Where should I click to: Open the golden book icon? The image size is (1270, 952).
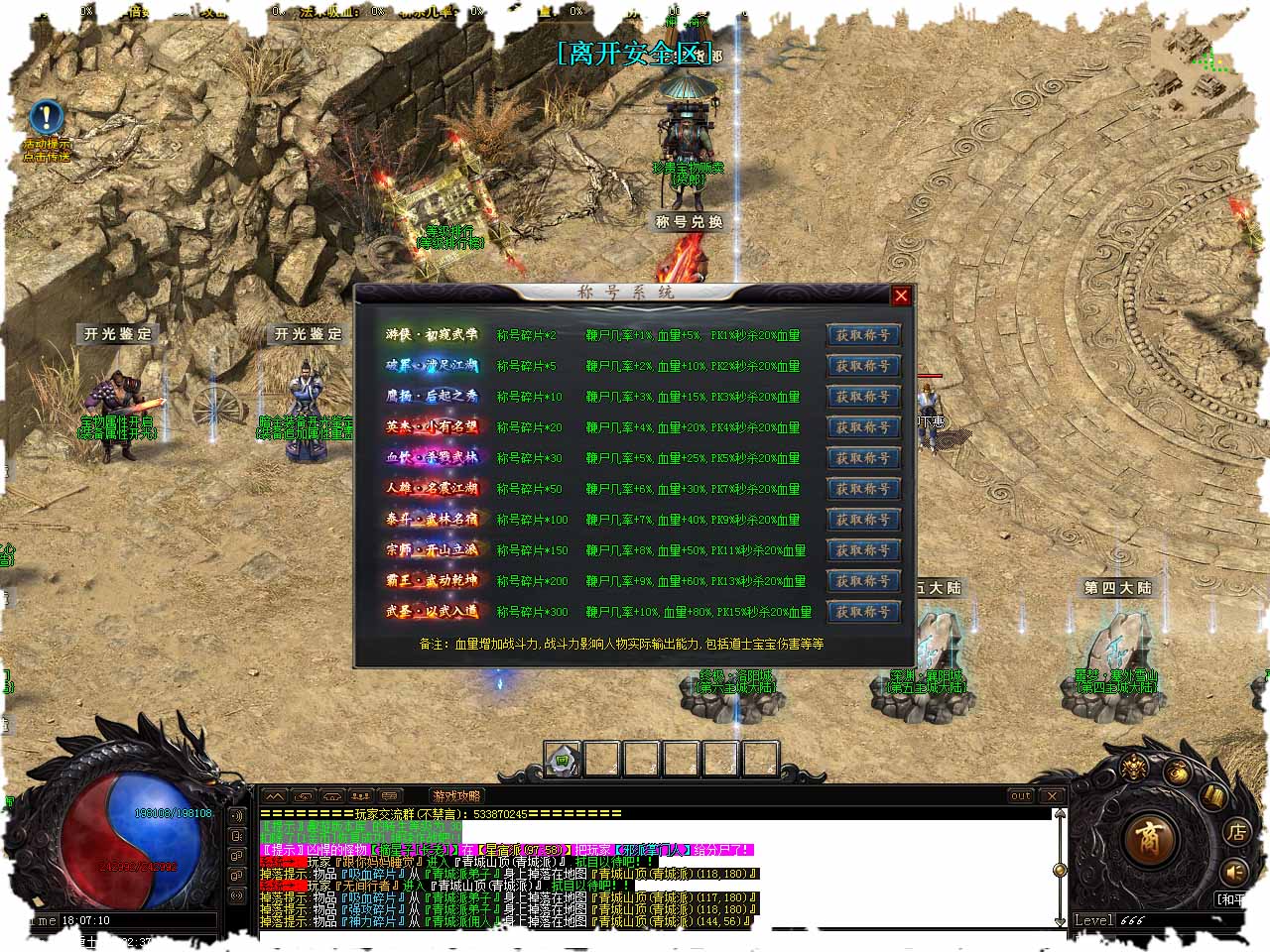(1212, 795)
